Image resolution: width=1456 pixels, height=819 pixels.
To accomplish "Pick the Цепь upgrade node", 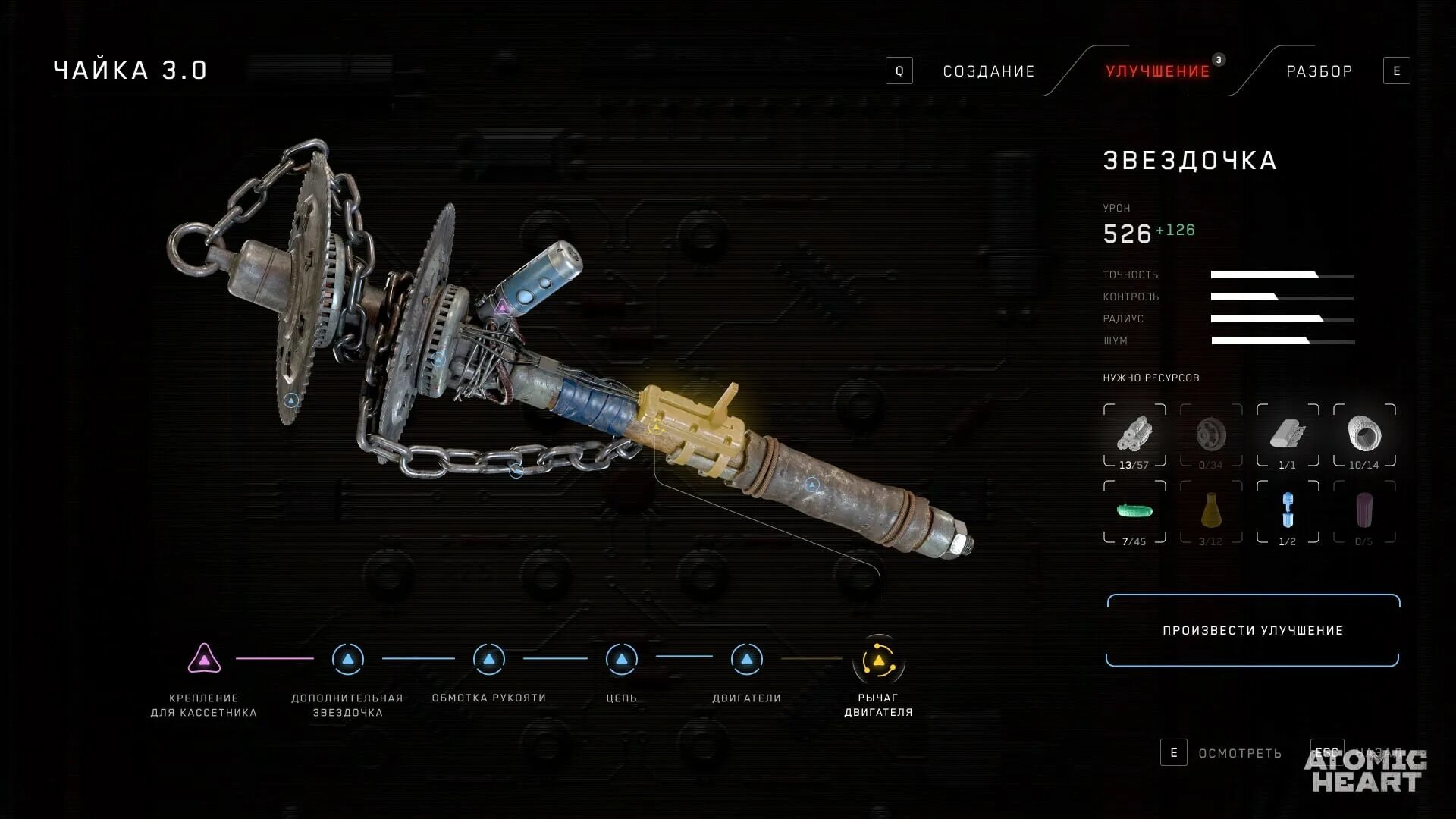I will coord(622,659).
